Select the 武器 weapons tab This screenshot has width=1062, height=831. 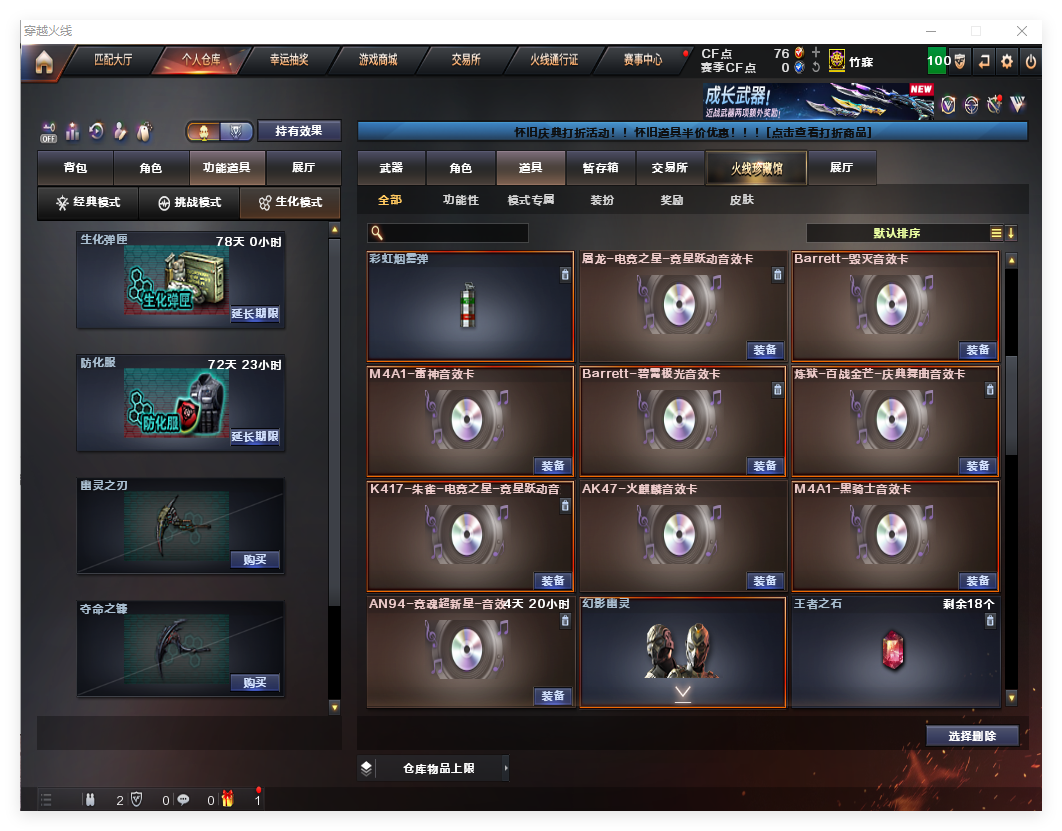[x=391, y=168]
